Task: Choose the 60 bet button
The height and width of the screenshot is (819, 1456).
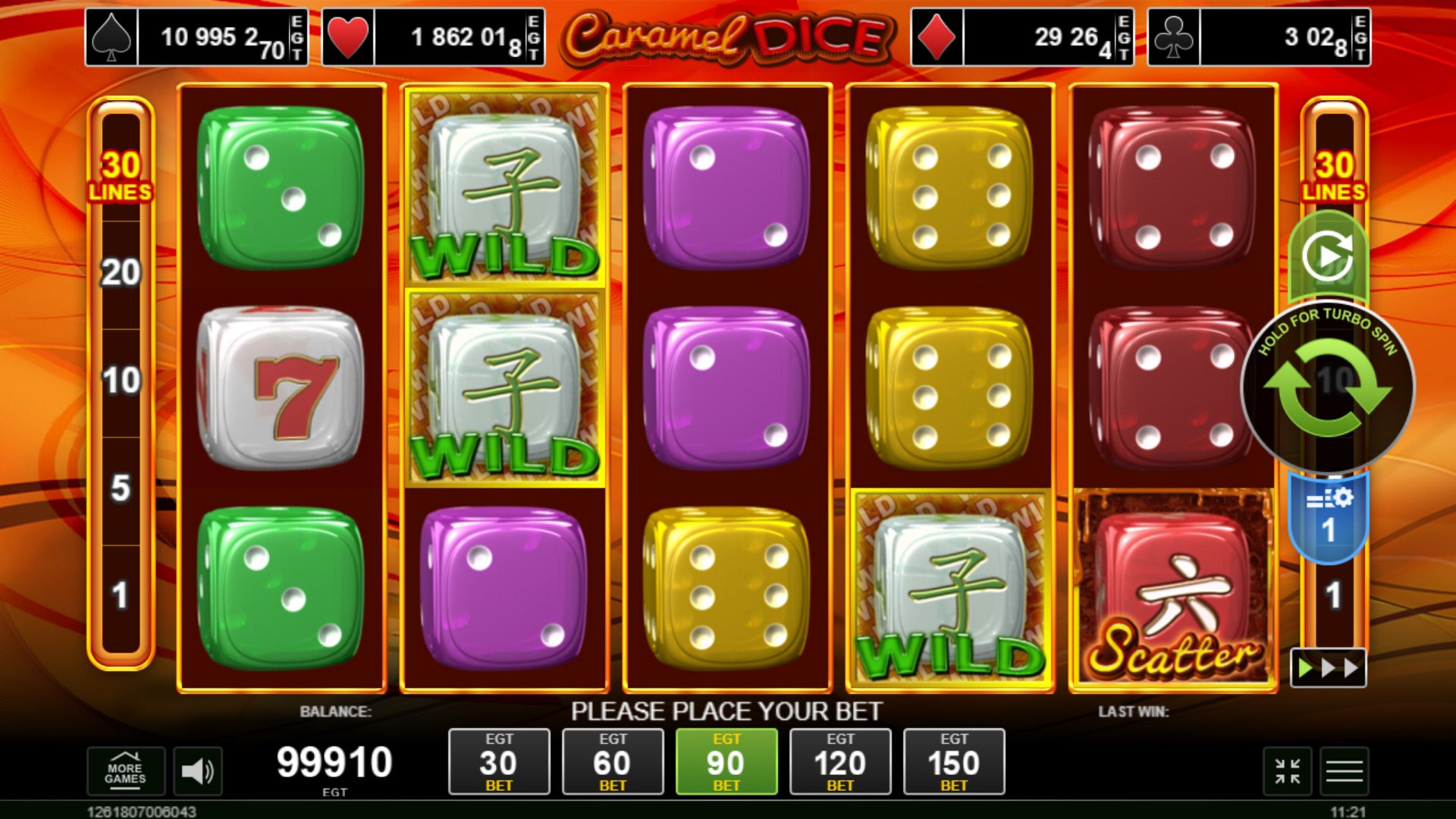Action: click(612, 761)
